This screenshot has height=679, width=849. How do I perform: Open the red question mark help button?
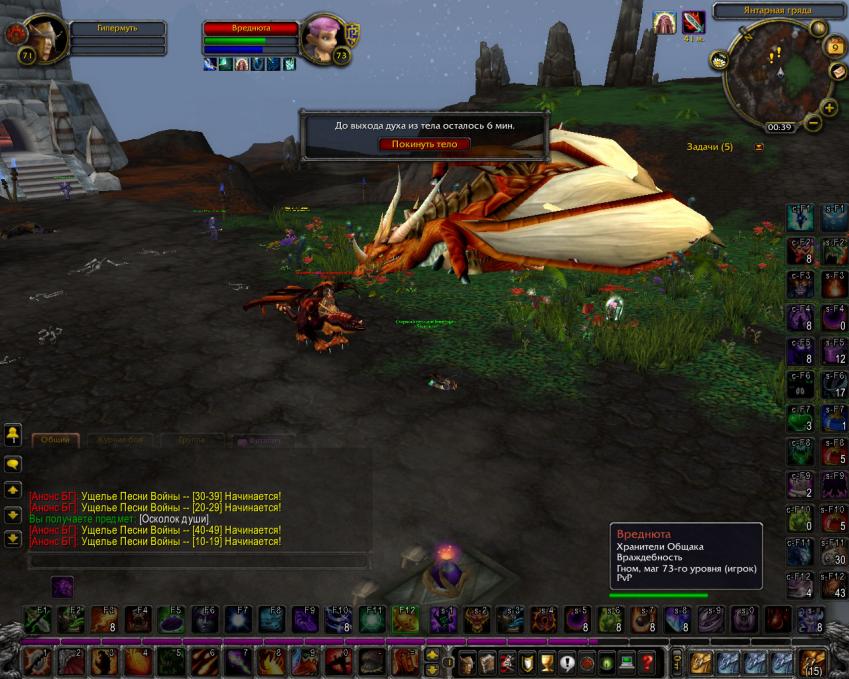coord(648,661)
